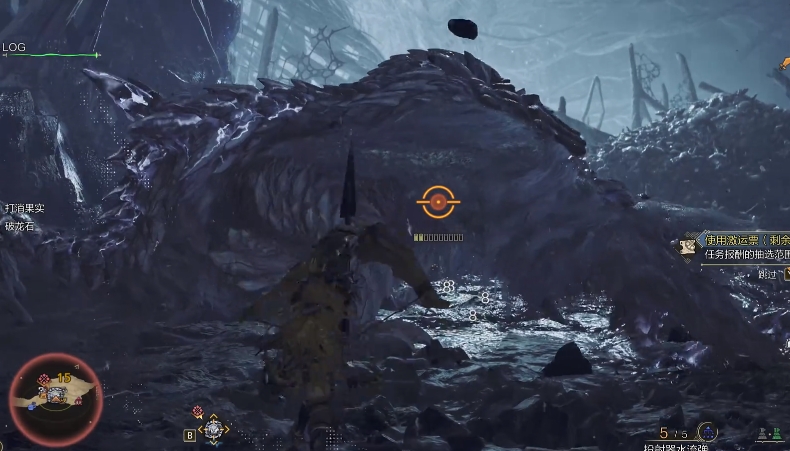Open the 使用激运票 notification

click(x=746, y=240)
